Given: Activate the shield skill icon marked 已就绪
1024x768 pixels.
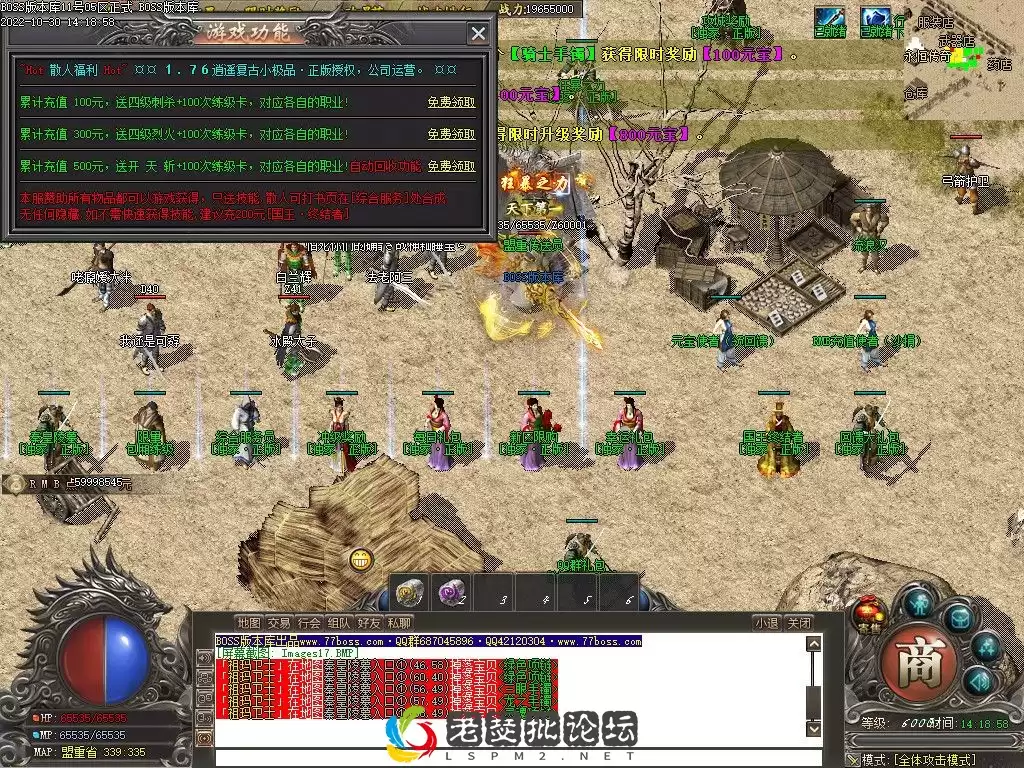Looking at the screenshot, I should coord(876,18).
